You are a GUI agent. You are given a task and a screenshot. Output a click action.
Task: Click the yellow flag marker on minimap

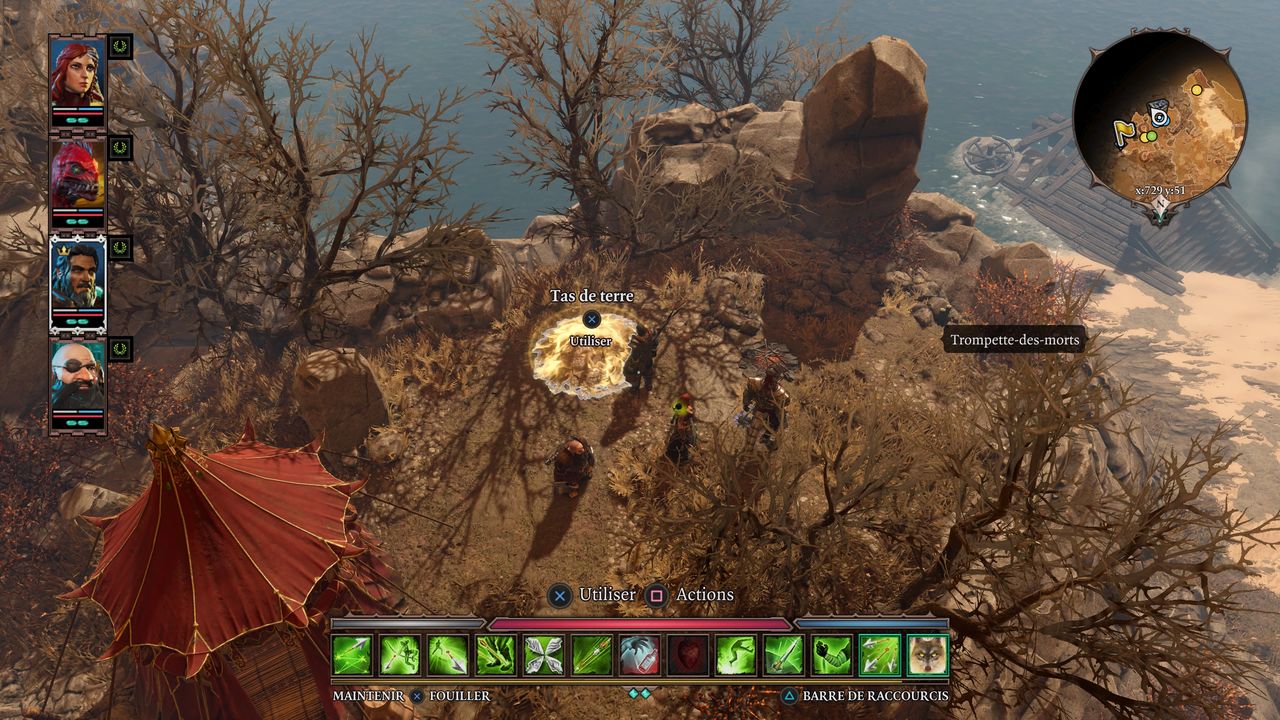[x=1122, y=129]
